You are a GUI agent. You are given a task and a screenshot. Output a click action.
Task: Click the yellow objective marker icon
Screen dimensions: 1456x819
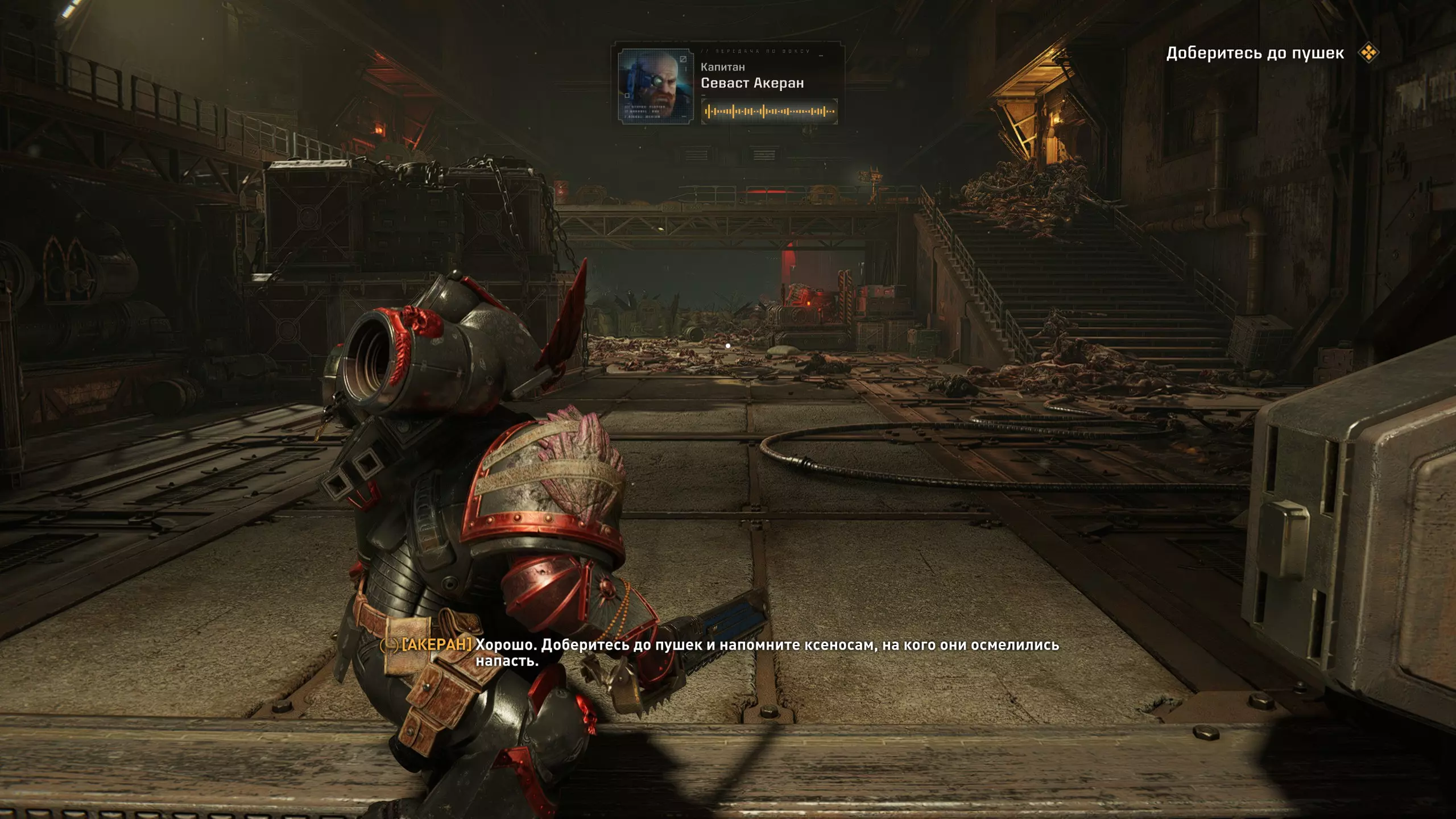[1368, 53]
